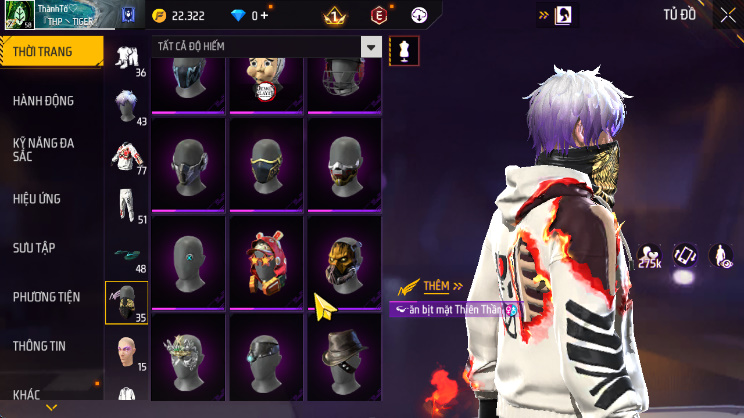
Task: Click the heart likes icon showing 275k
Action: [x=649, y=257]
